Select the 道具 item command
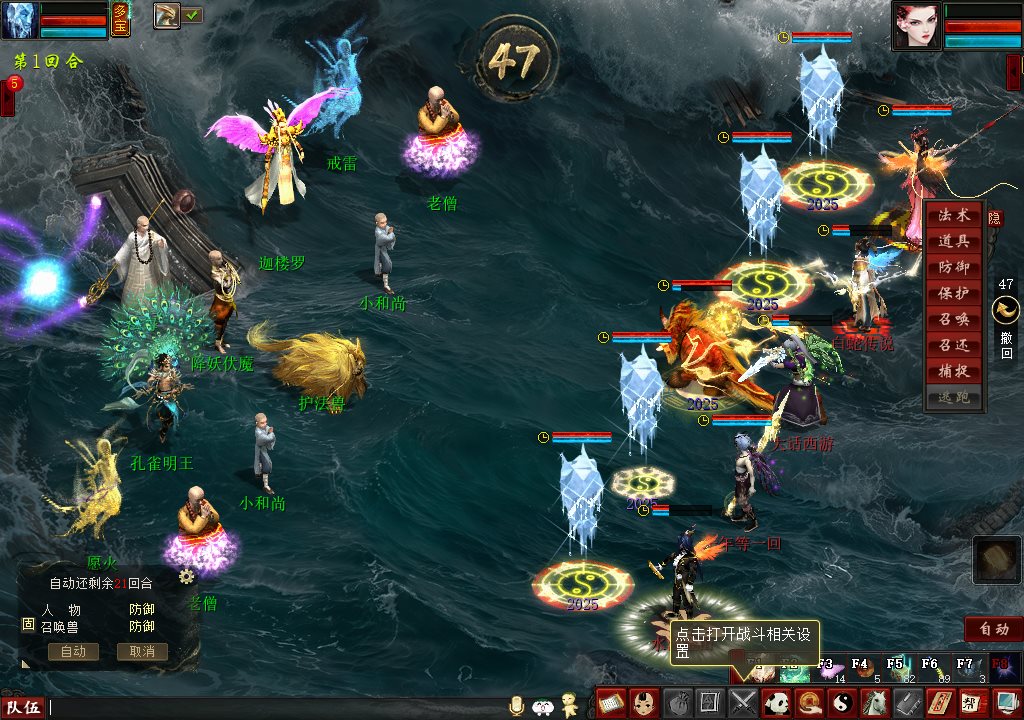The image size is (1024, 720). tap(953, 242)
